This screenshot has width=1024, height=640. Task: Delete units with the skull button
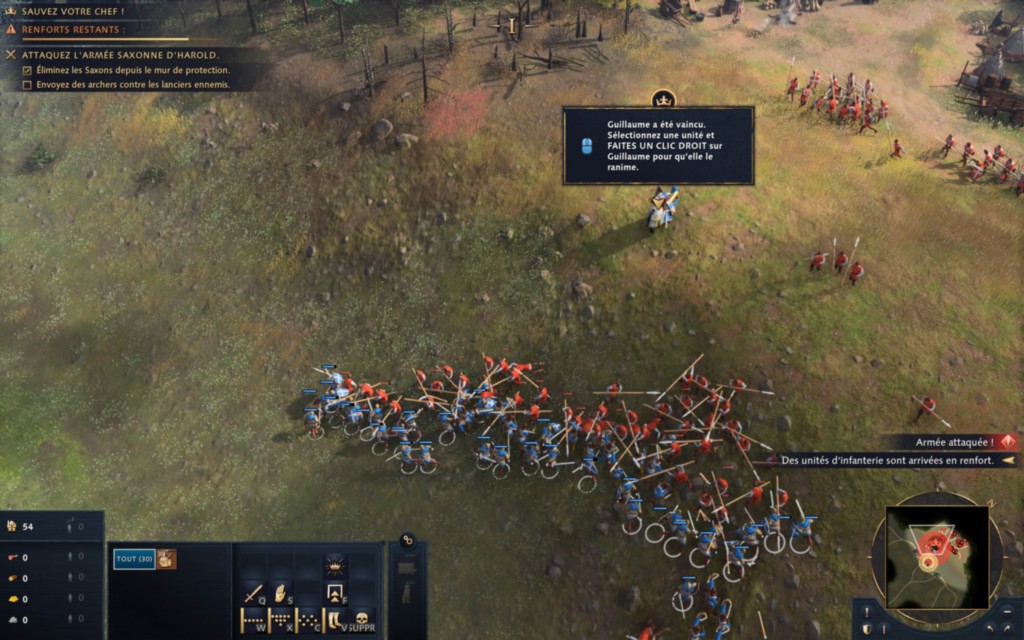coord(362,620)
